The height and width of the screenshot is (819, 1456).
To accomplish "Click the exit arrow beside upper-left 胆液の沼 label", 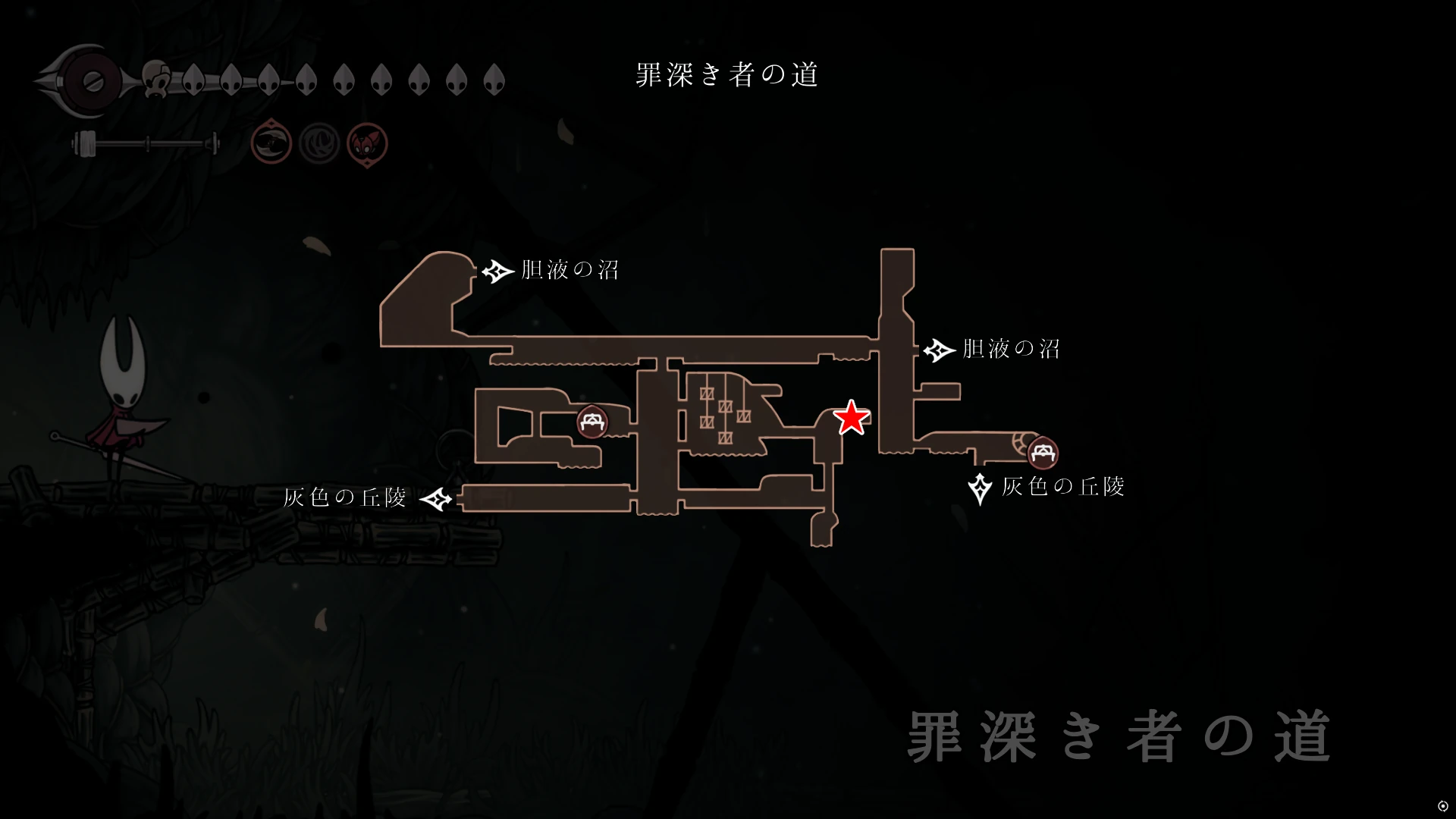I will click(497, 271).
